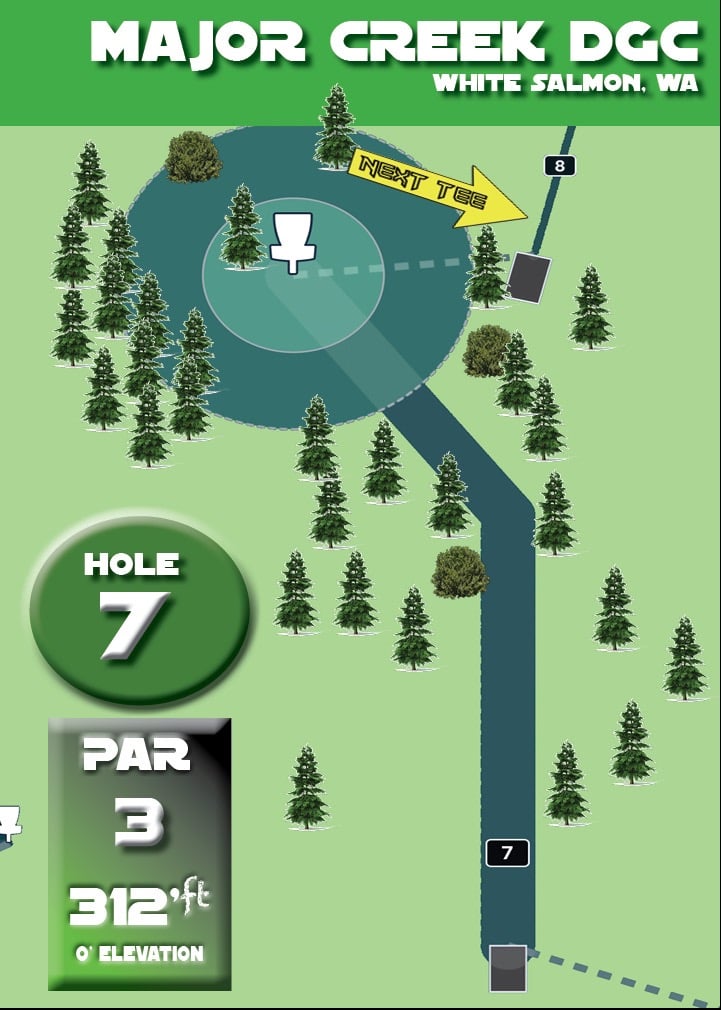Click the green Hole 7 badge
Viewport: 721px width, 1010px height.
coord(139,610)
